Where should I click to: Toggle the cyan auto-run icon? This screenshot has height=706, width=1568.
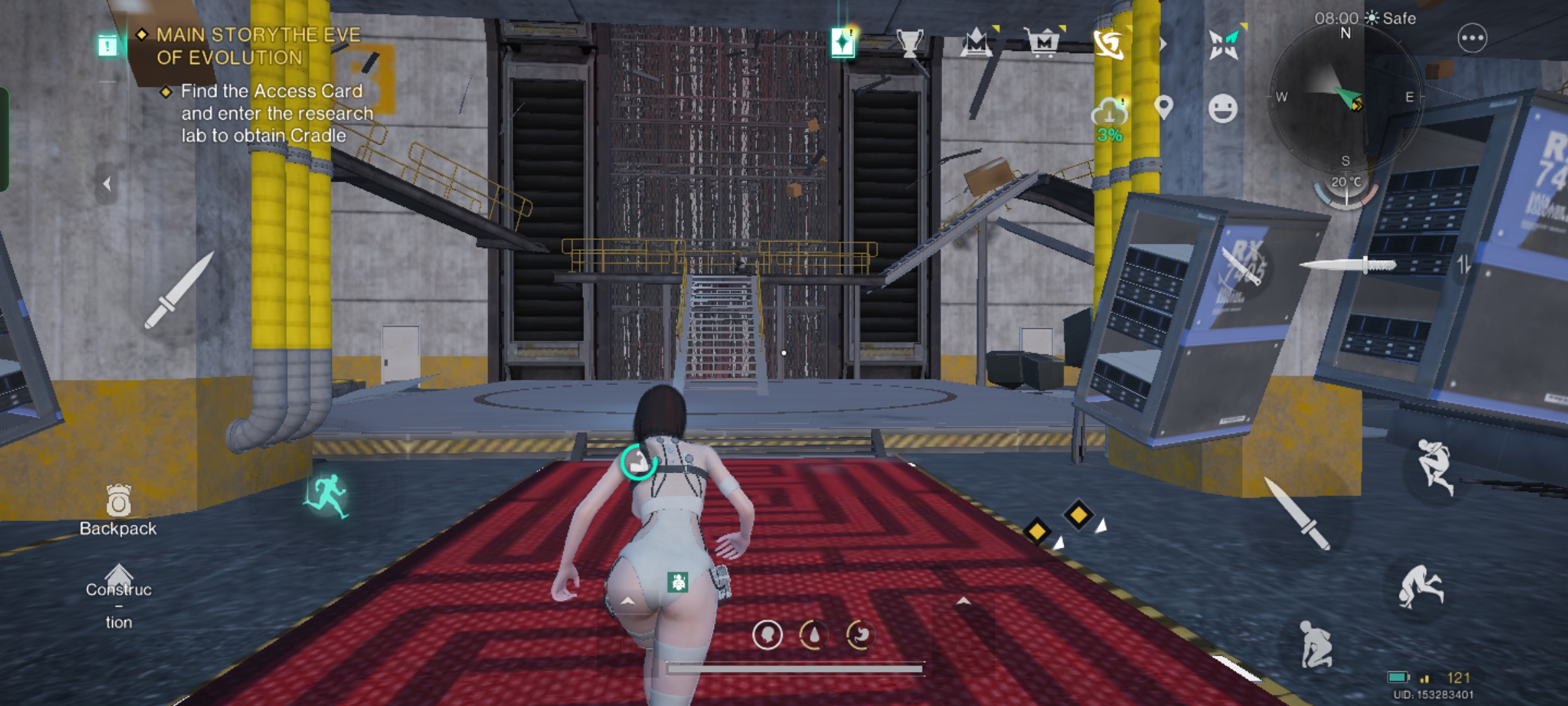327,497
